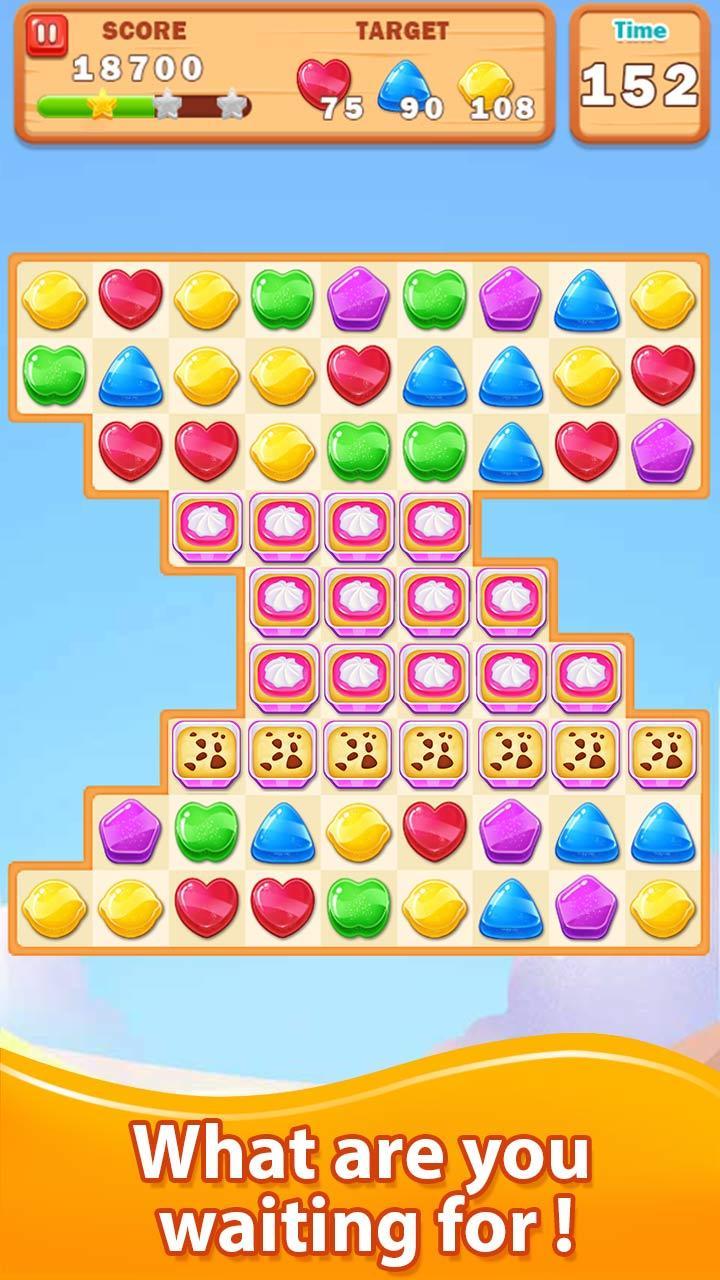Viewport: 720px width, 1280px height.
Task: Select the purple candy between blue and yellow candies
Action: [x=586, y=907]
